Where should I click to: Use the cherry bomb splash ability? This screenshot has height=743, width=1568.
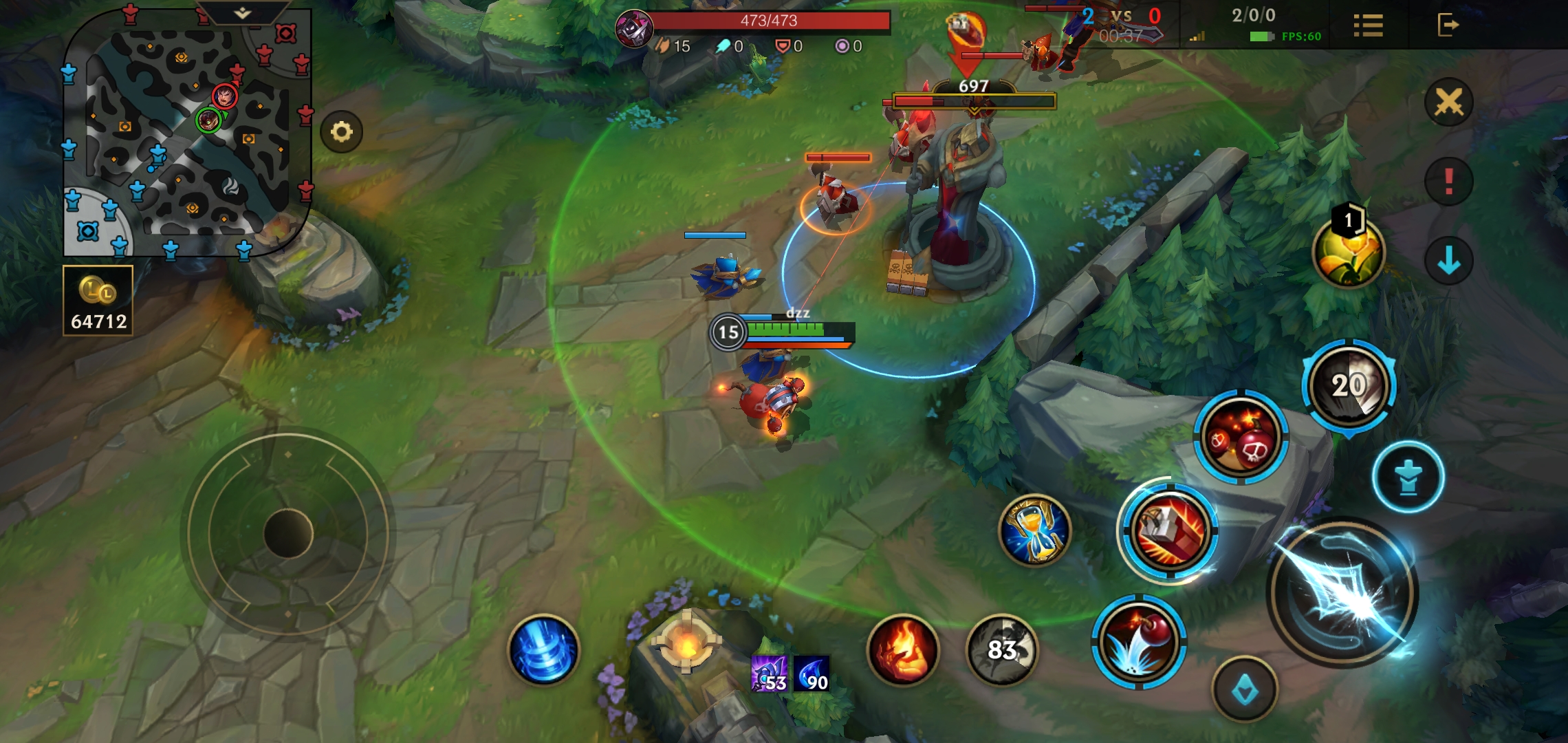pyautogui.click(x=1139, y=641)
